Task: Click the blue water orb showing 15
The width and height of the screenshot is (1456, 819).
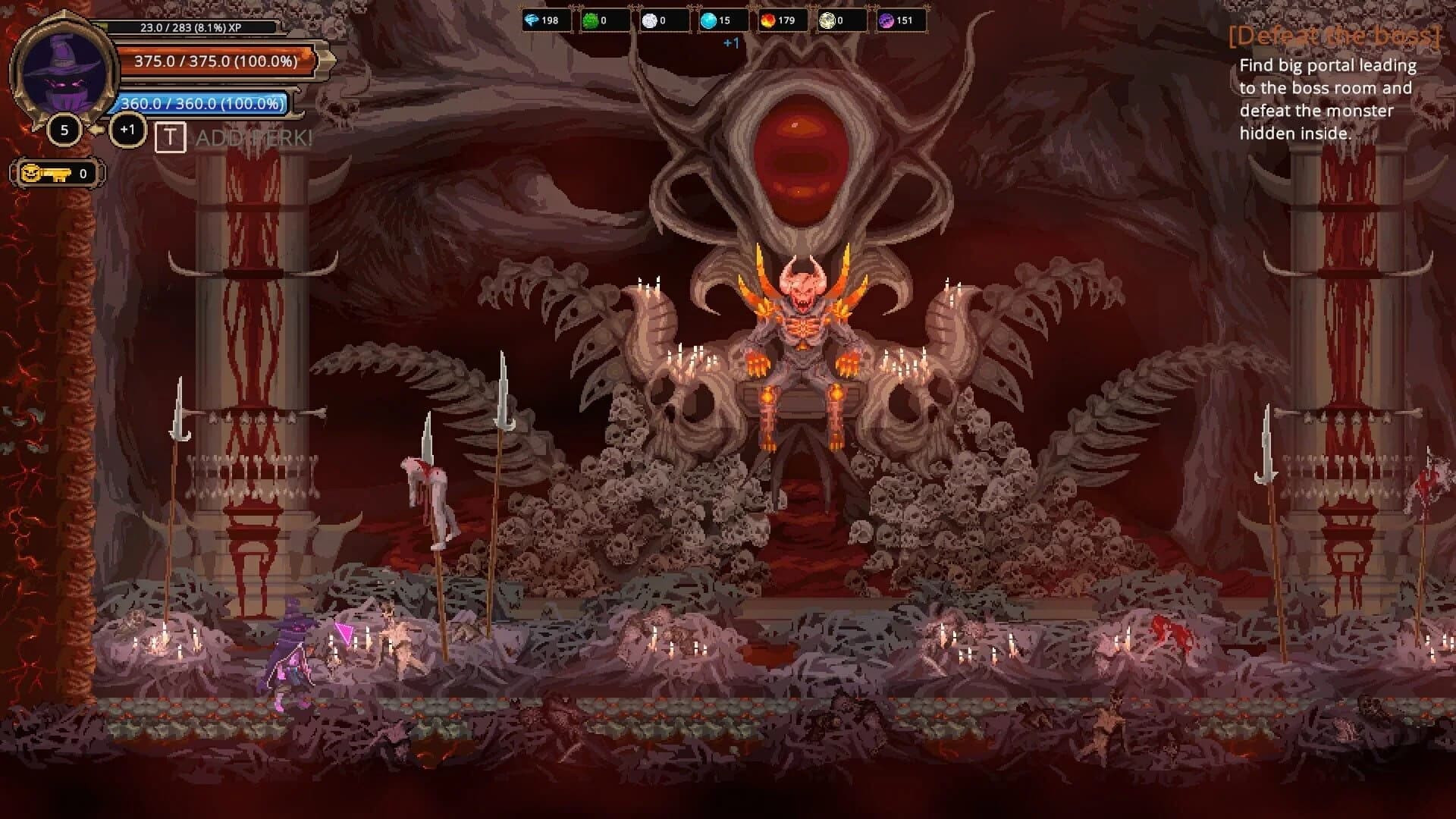Action: click(711, 21)
